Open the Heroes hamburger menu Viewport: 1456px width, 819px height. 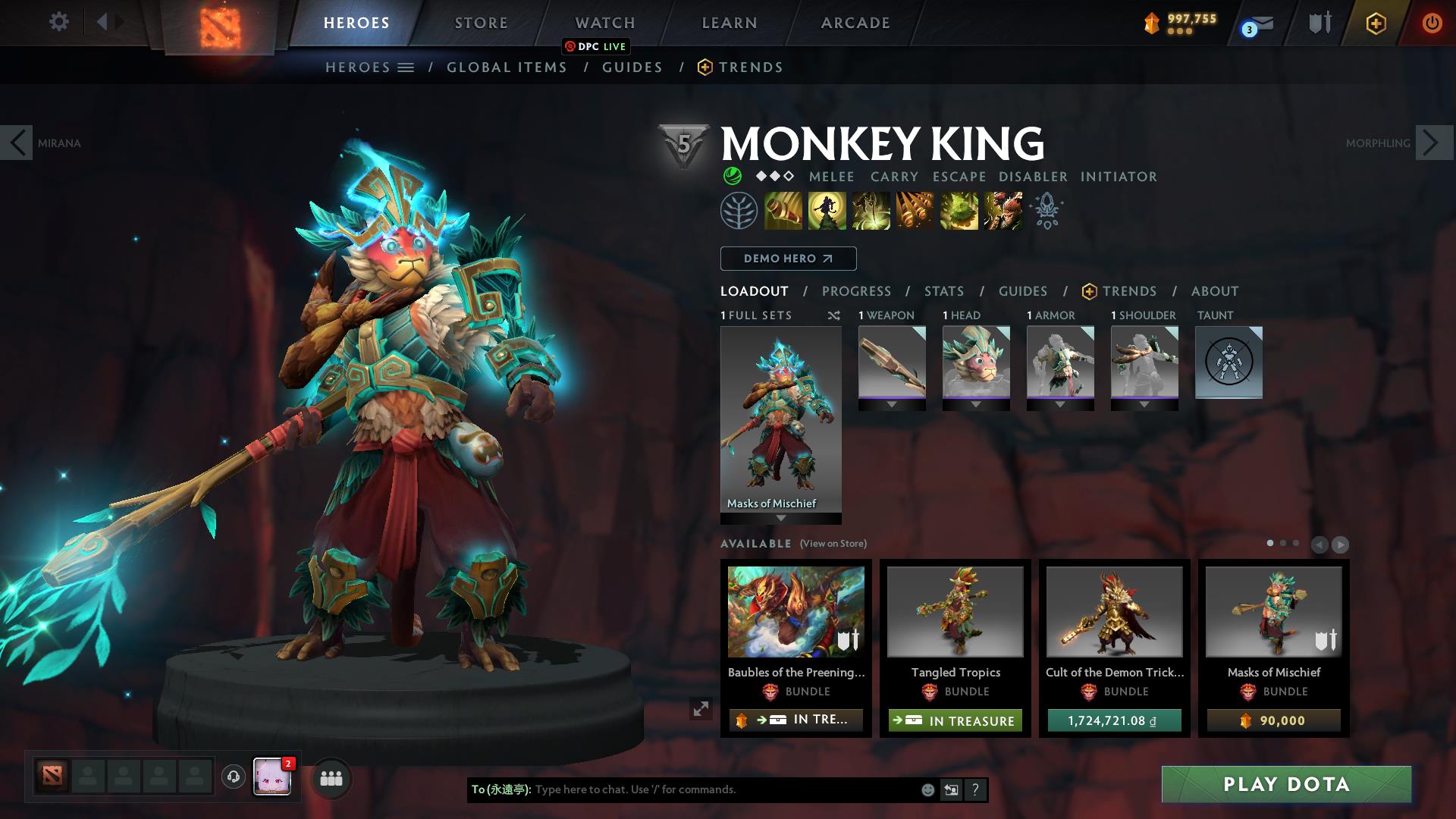click(x=406, y=67)
